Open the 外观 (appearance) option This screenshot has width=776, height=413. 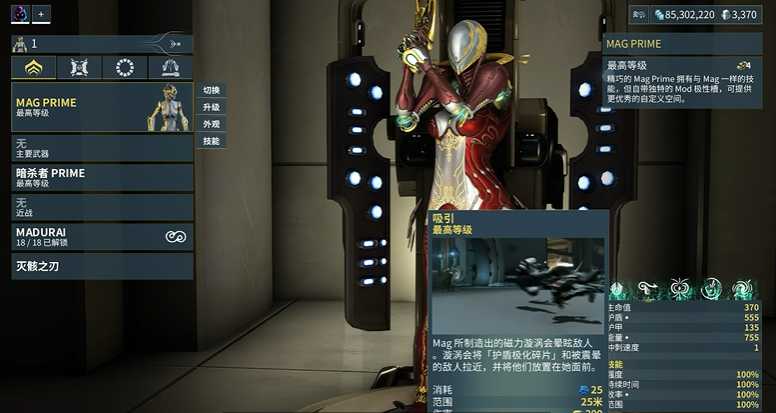[x=211, y=124]
